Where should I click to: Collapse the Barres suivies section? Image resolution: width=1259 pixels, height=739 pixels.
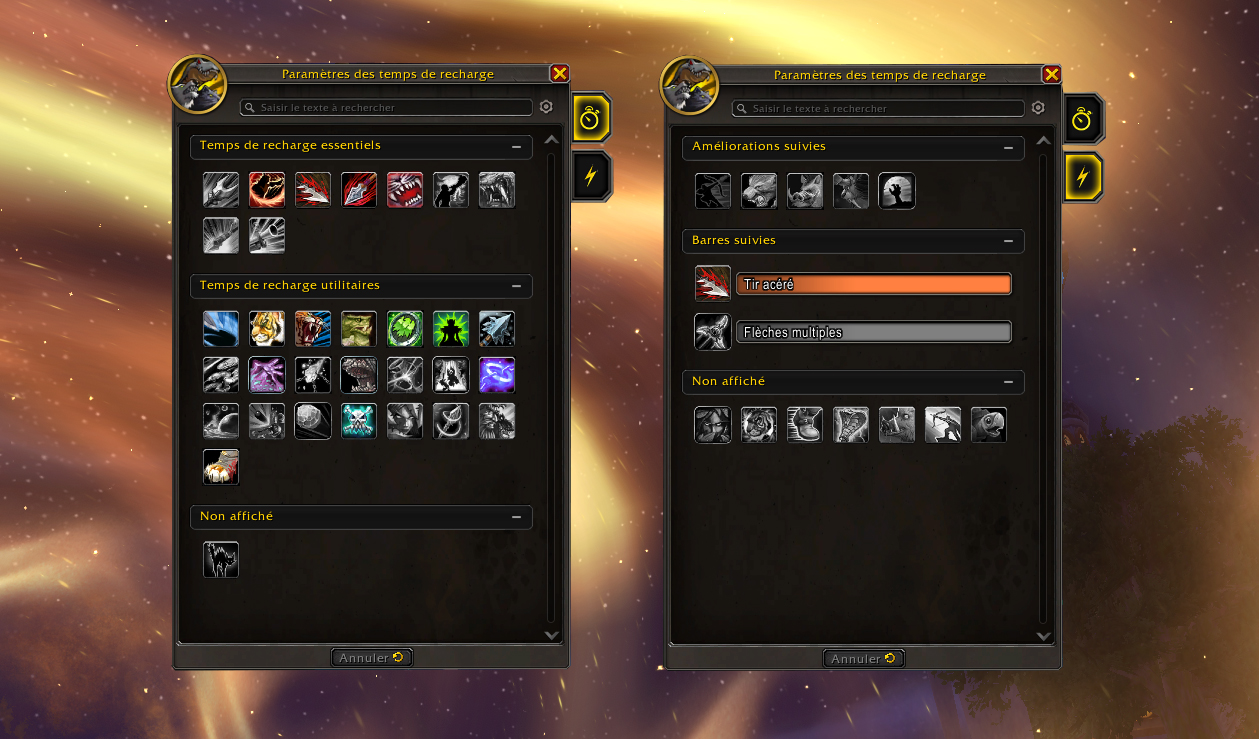click(x=1008, y=241)
